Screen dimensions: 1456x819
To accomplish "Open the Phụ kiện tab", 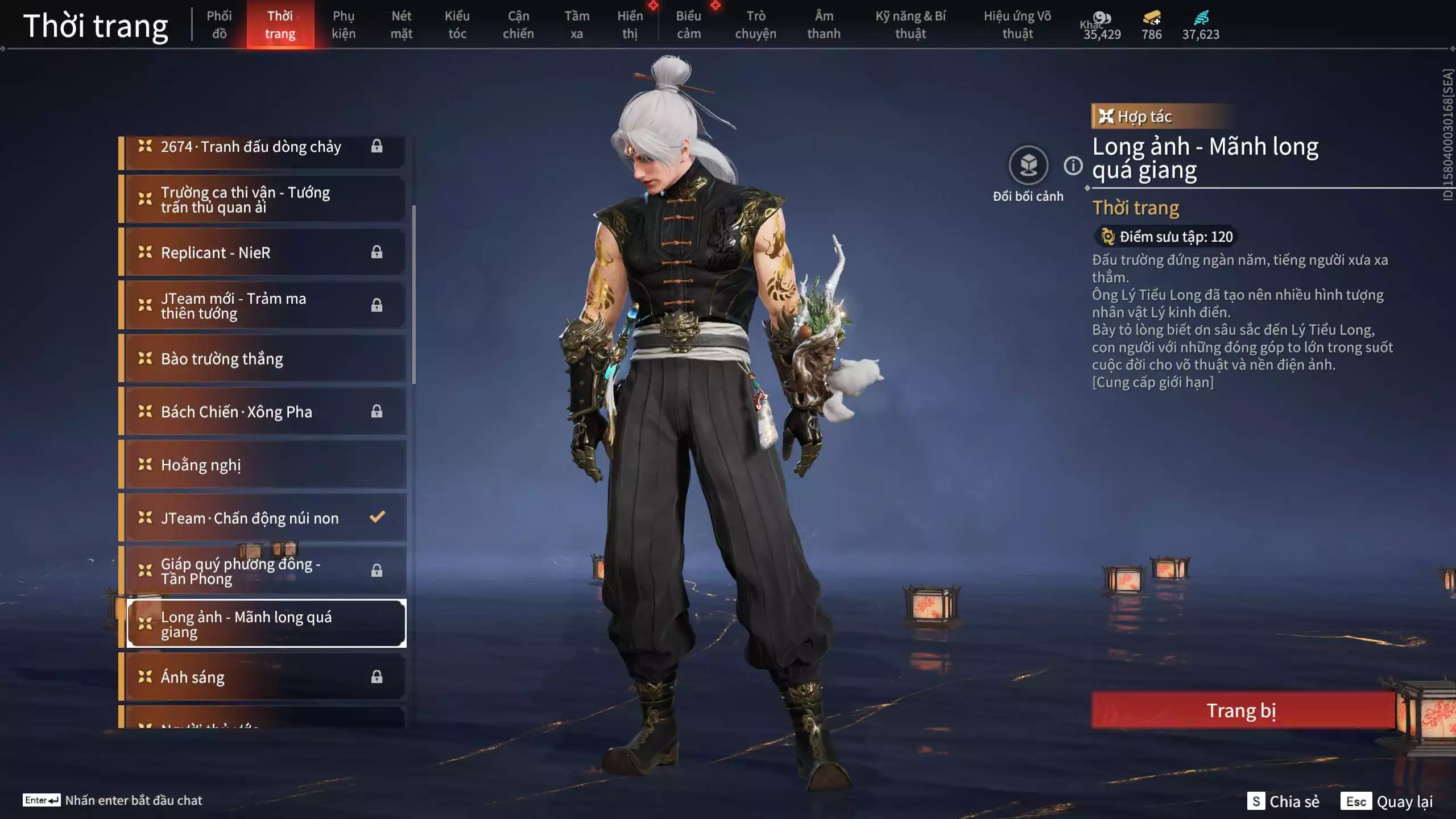I will 344,24.
